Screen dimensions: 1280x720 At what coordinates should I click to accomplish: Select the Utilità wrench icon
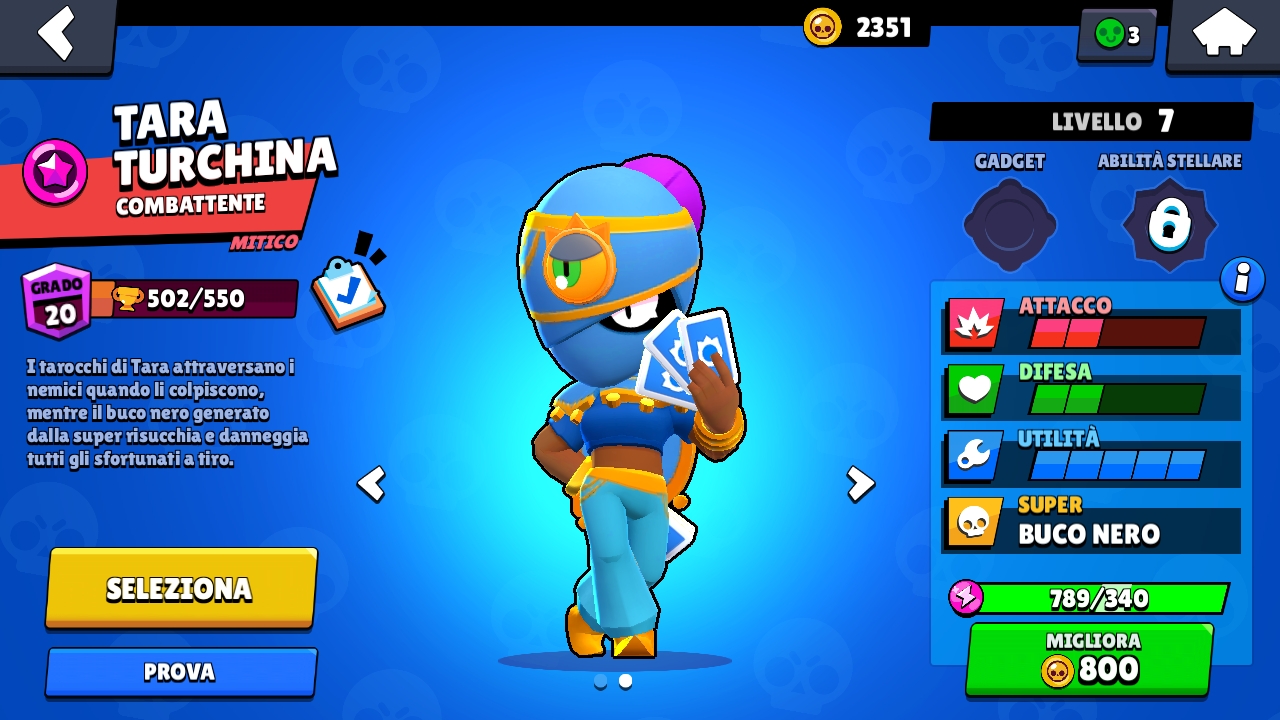(973, 456)
